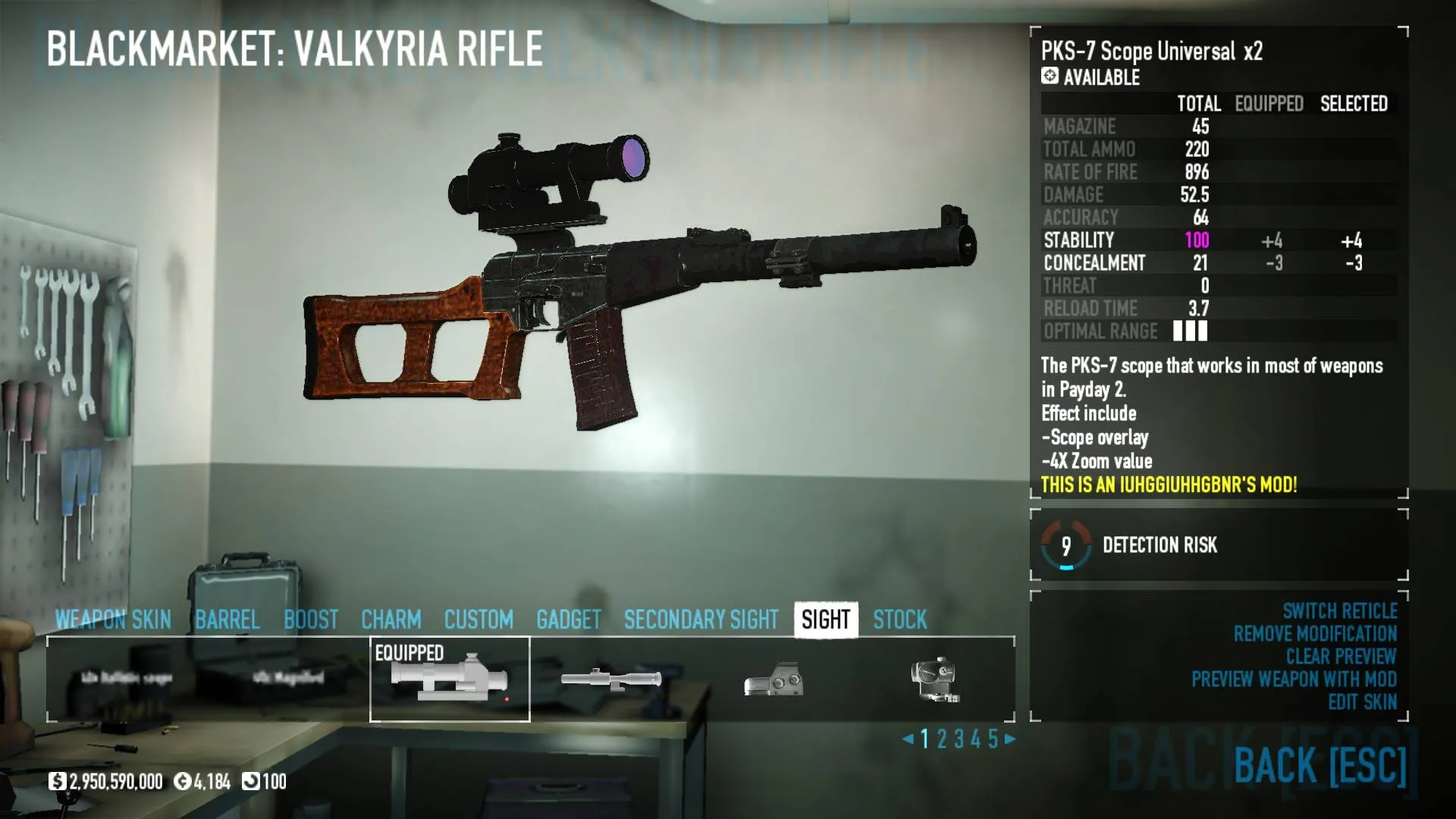Screen dimensions: 1456x819
Task: Go to sight page 2
Action: (942, 739)
